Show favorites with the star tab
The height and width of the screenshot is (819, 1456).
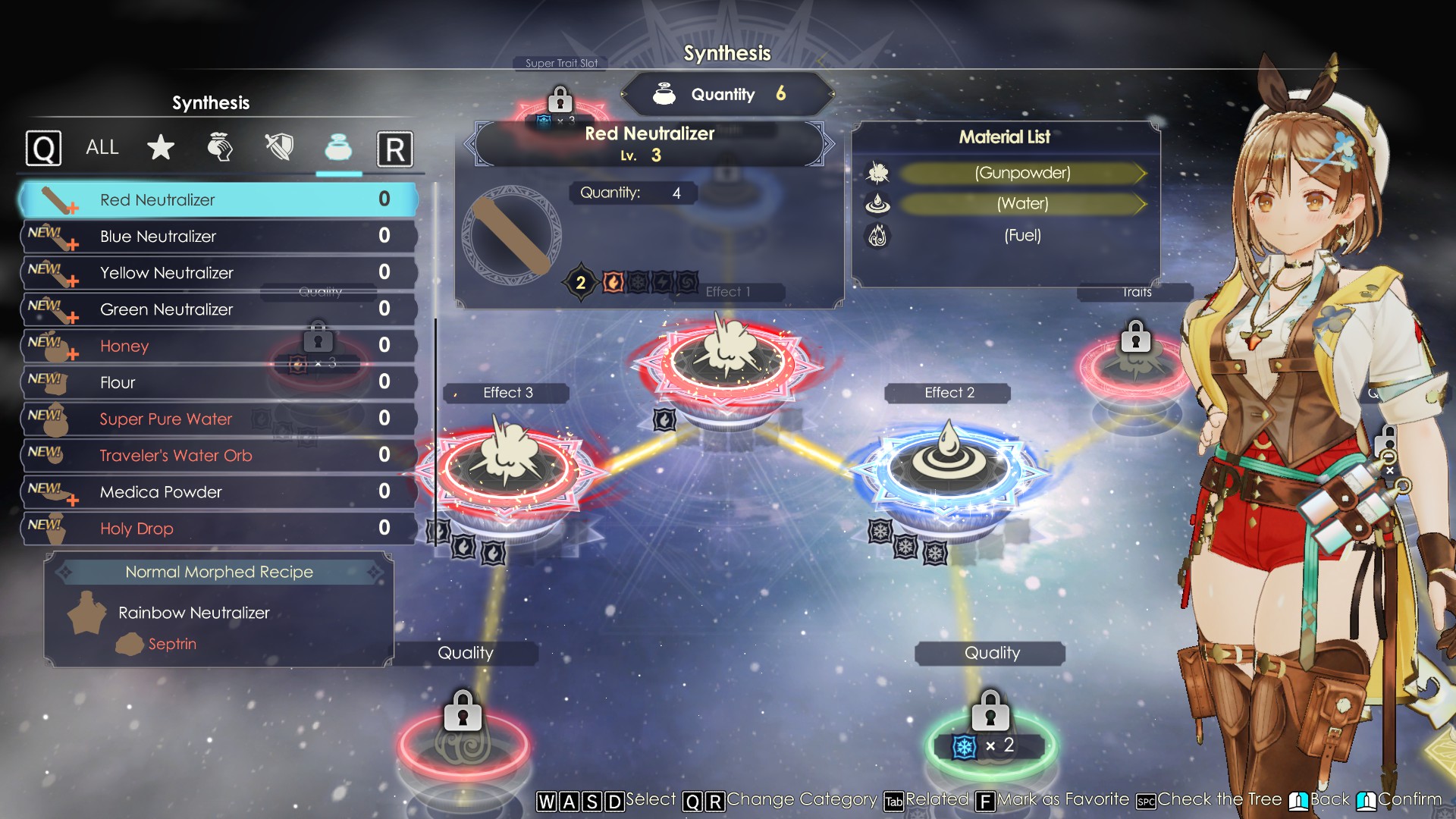pos(161,148)
